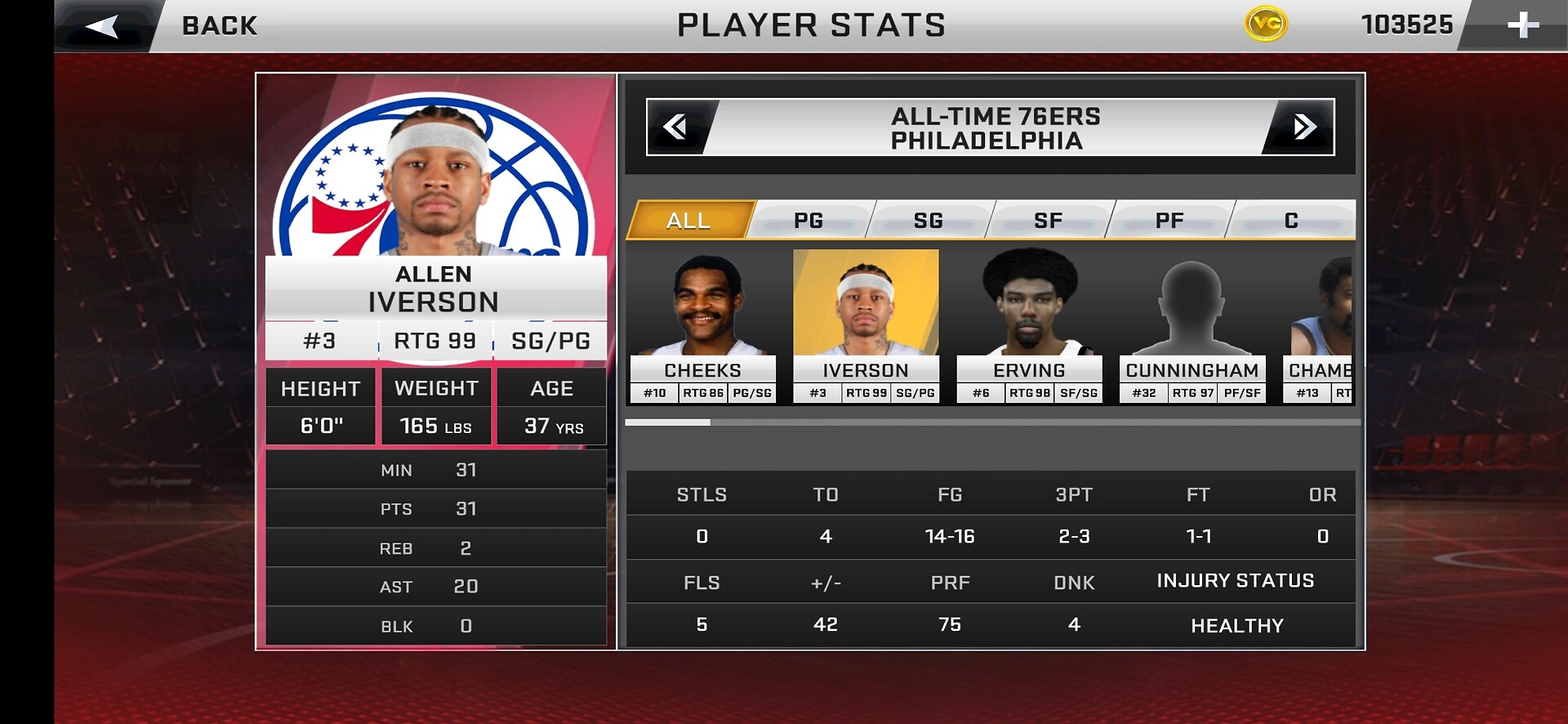This screenshot has height=724, width=1568.
Task: Filter players by the PG tab
Action: point(808,221)
